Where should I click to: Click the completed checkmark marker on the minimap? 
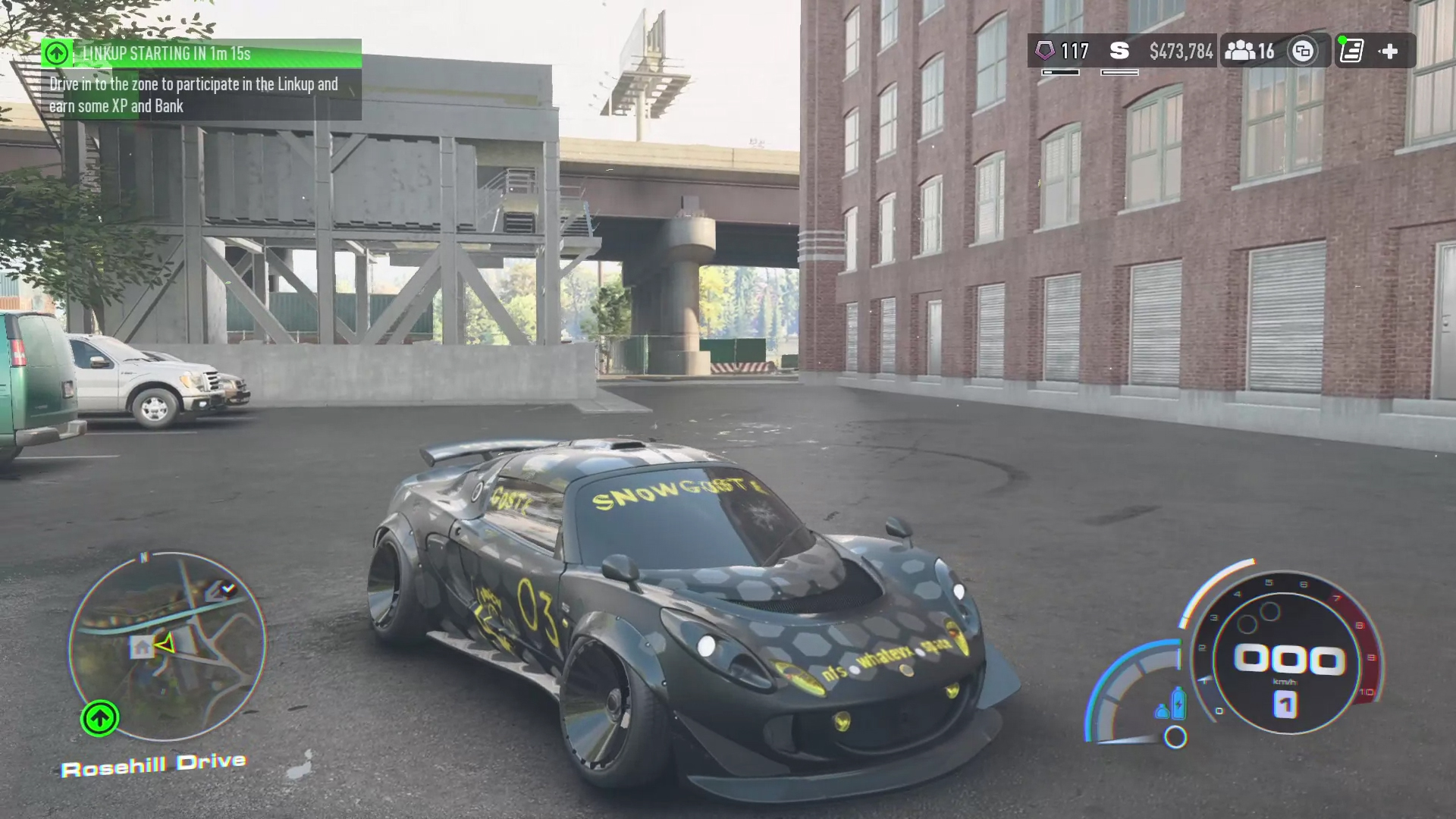pos(227,588)
